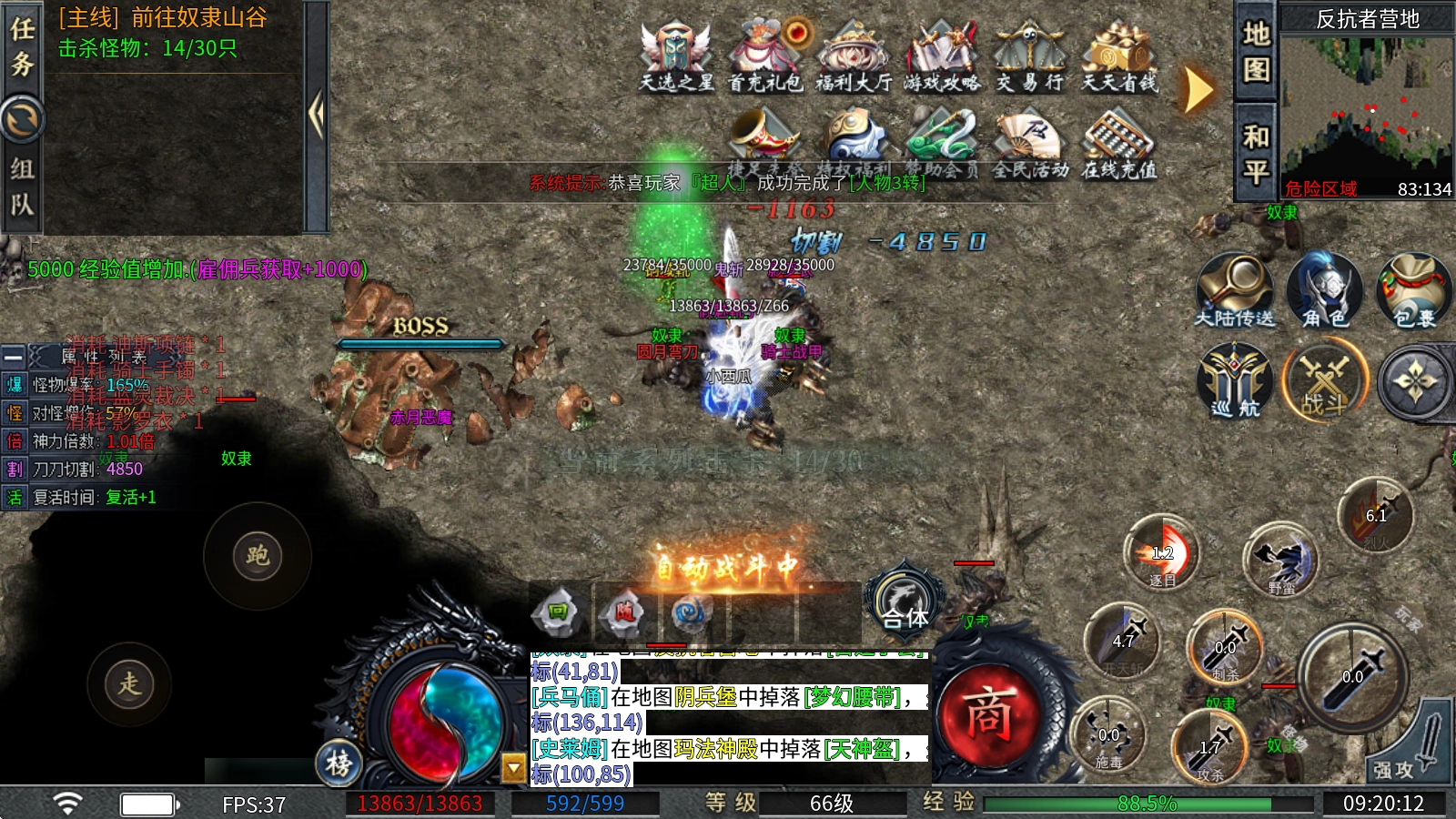This screenshot has width=1456, height=819.
Task: Open the 首充礼包 first-recharge gift
Action: click(x=765, y=55)
